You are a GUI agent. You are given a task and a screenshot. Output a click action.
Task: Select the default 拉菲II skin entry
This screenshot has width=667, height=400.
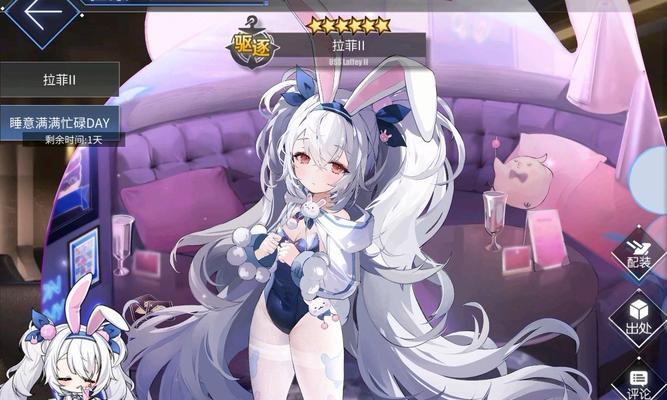59,79
